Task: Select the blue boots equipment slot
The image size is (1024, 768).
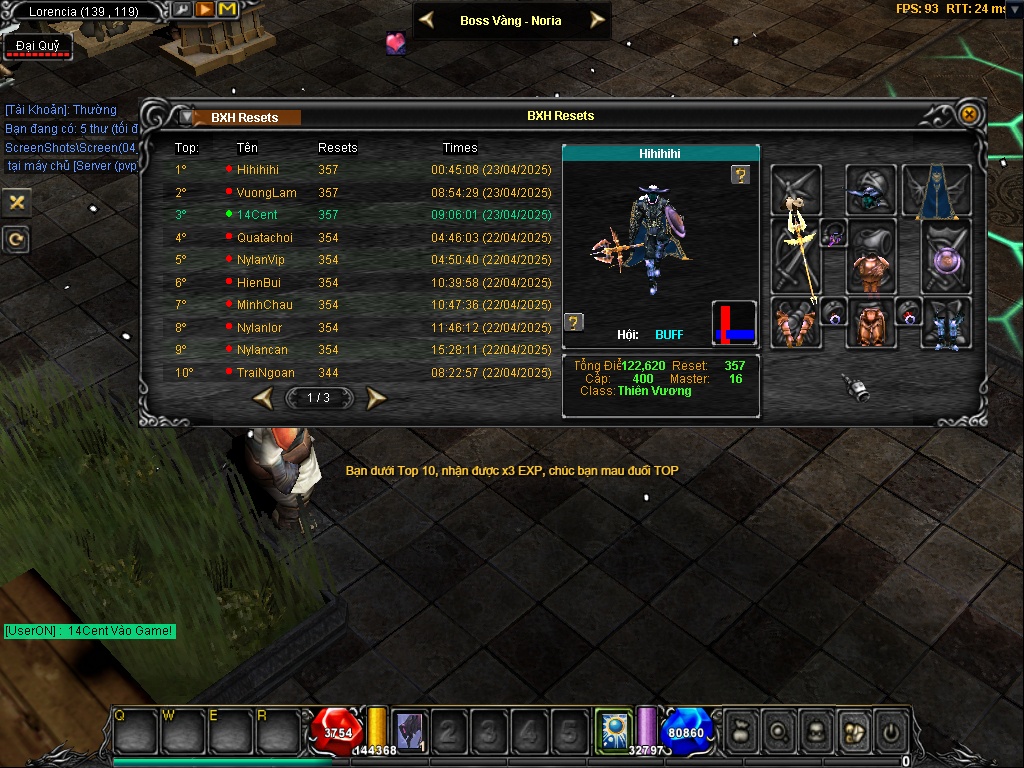Action: [945, 323]
